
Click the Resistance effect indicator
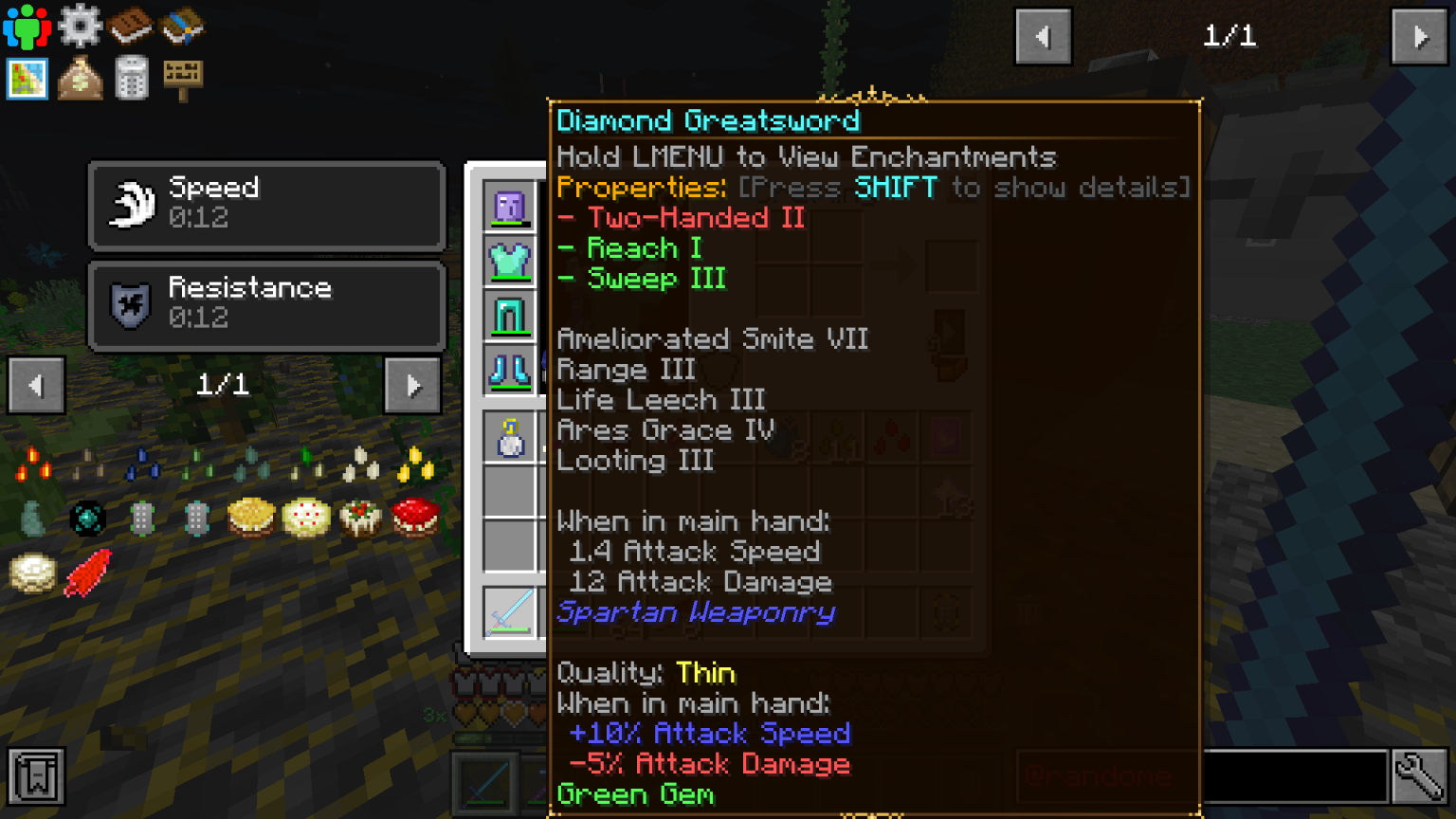point(265,305)
